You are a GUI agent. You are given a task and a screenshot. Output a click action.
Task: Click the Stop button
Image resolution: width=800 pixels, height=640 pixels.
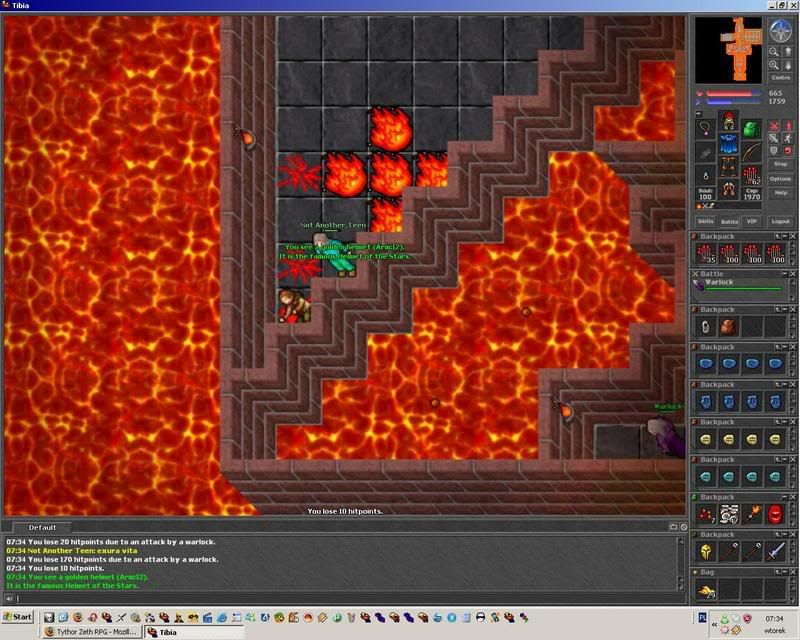point(781,164)
